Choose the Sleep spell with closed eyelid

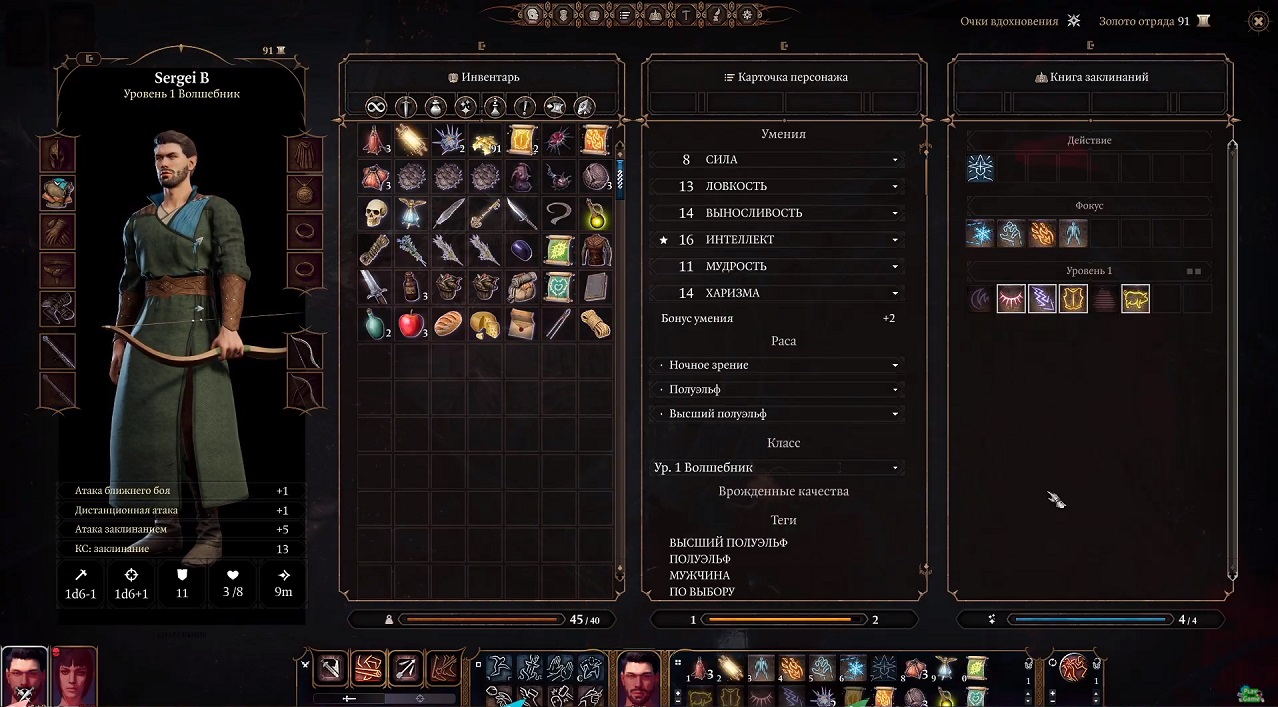point(1011,298)
